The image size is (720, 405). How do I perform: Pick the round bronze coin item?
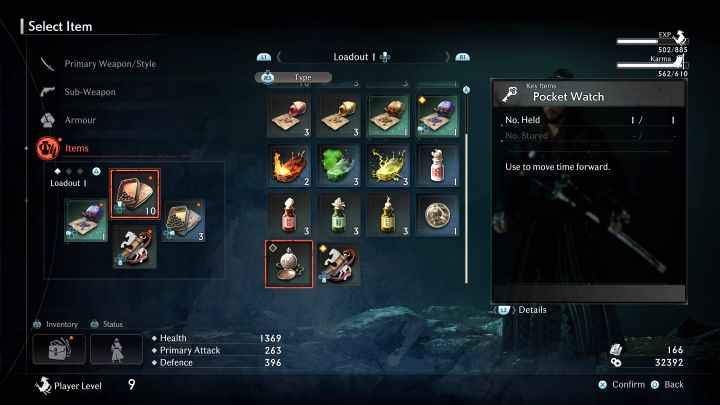click(x=435, y=214)
